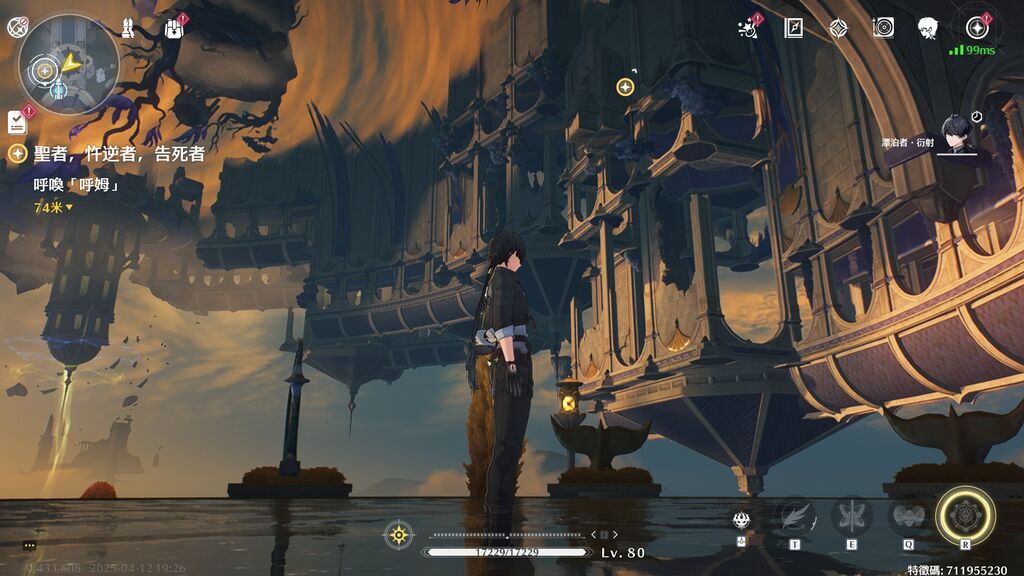Open the two-figures team icon
The width and height of the screenshot is (1024, 576).
130,28
